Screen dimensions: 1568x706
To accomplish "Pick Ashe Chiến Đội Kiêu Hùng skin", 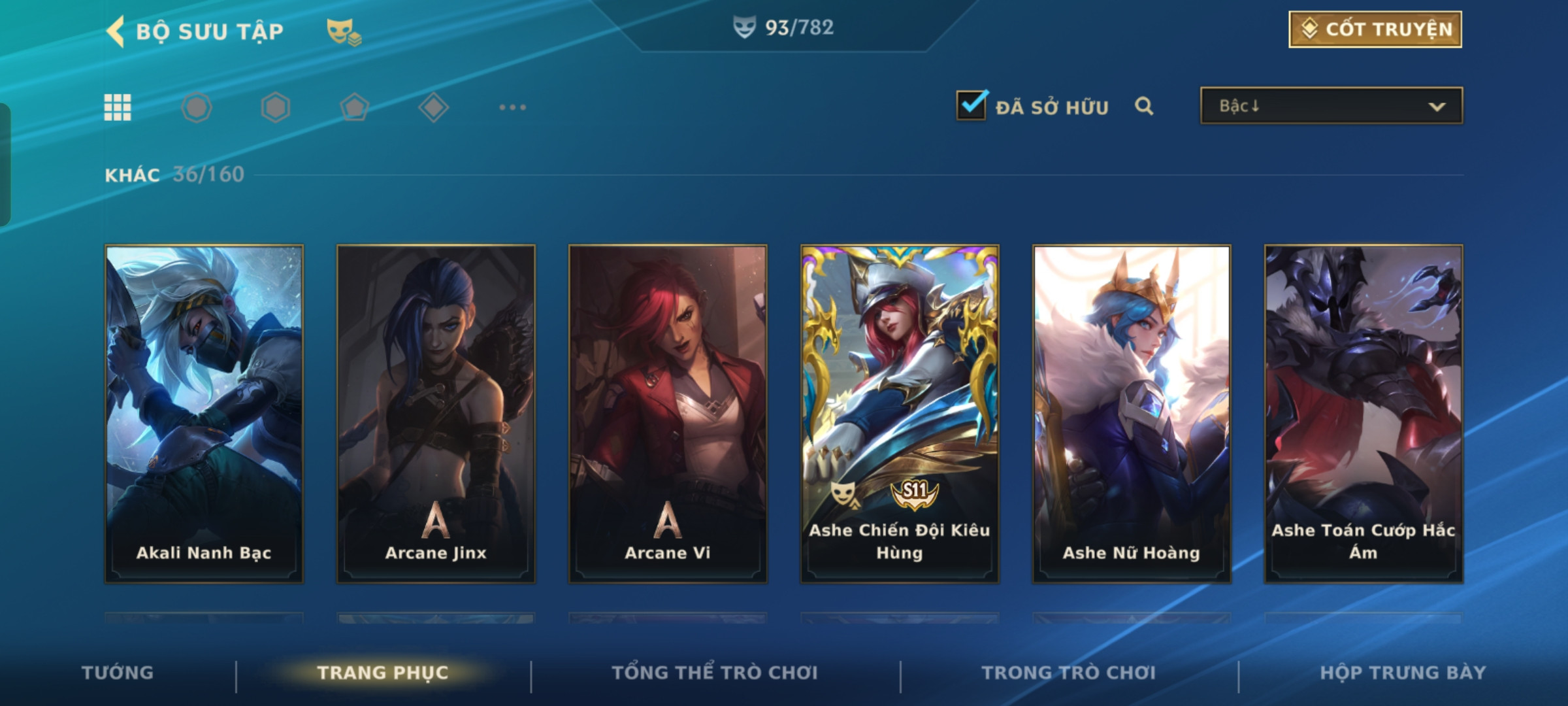I will coord(900,413).
